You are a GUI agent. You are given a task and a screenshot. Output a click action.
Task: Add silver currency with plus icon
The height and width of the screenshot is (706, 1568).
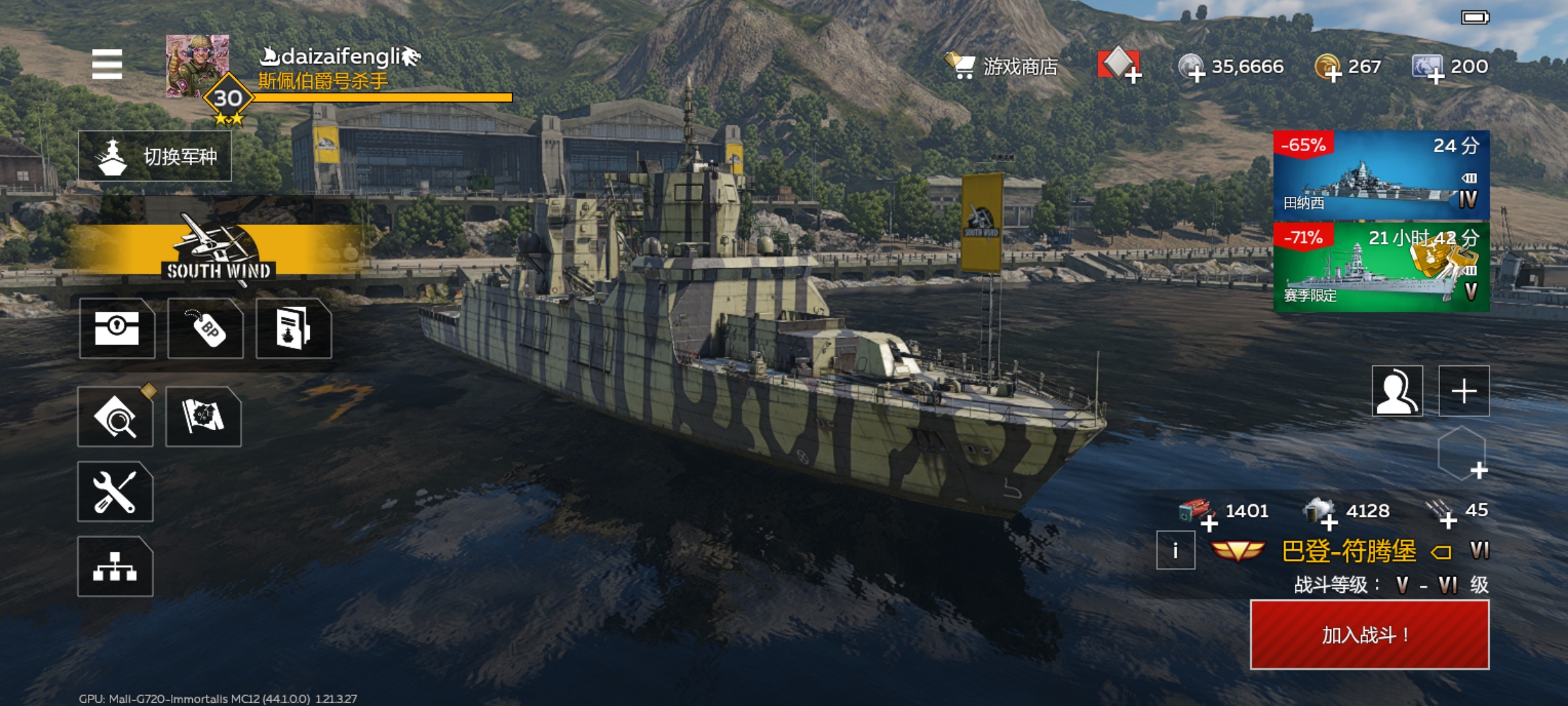(x=1196, y=75)
